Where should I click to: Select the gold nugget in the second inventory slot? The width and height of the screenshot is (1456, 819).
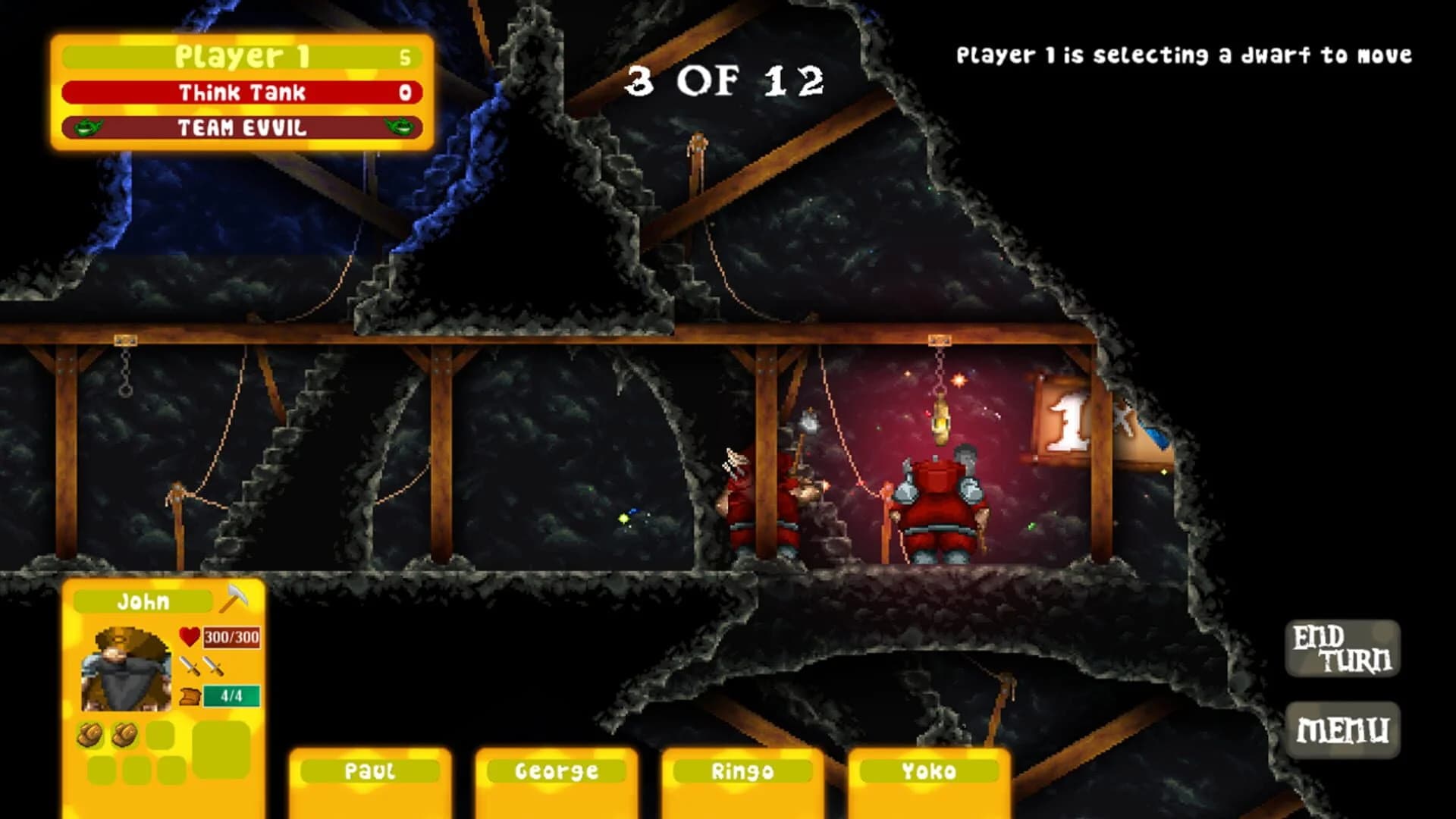pos(125,733)
